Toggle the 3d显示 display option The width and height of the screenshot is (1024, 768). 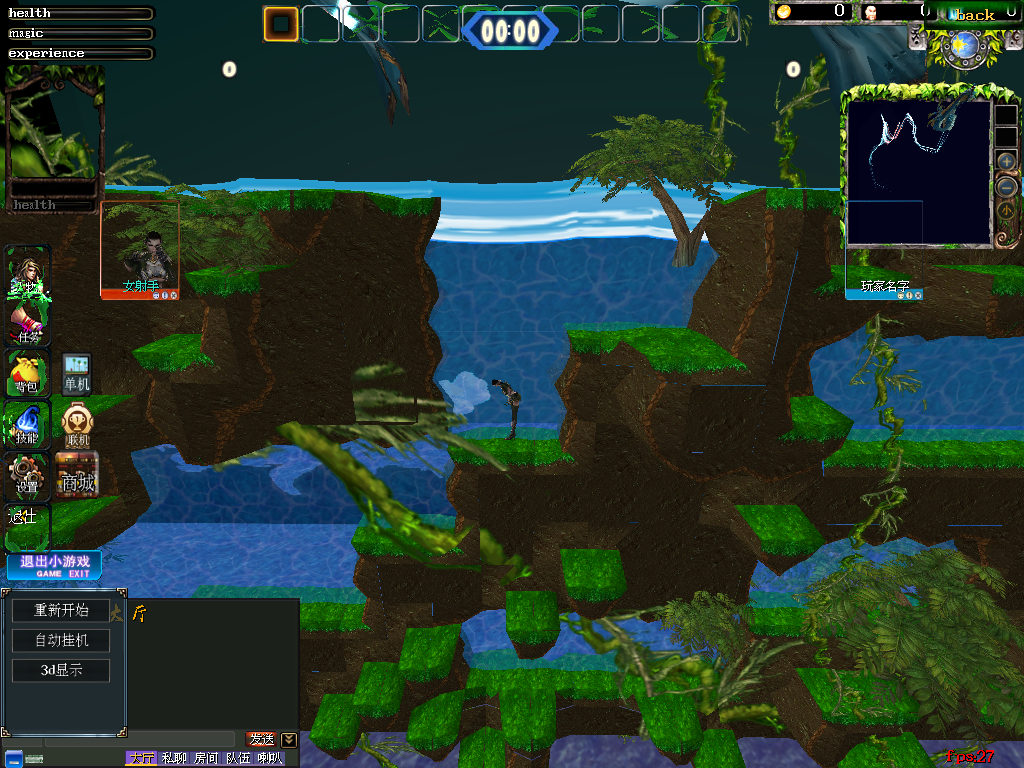pyautogui.click(x=61, y=670)
